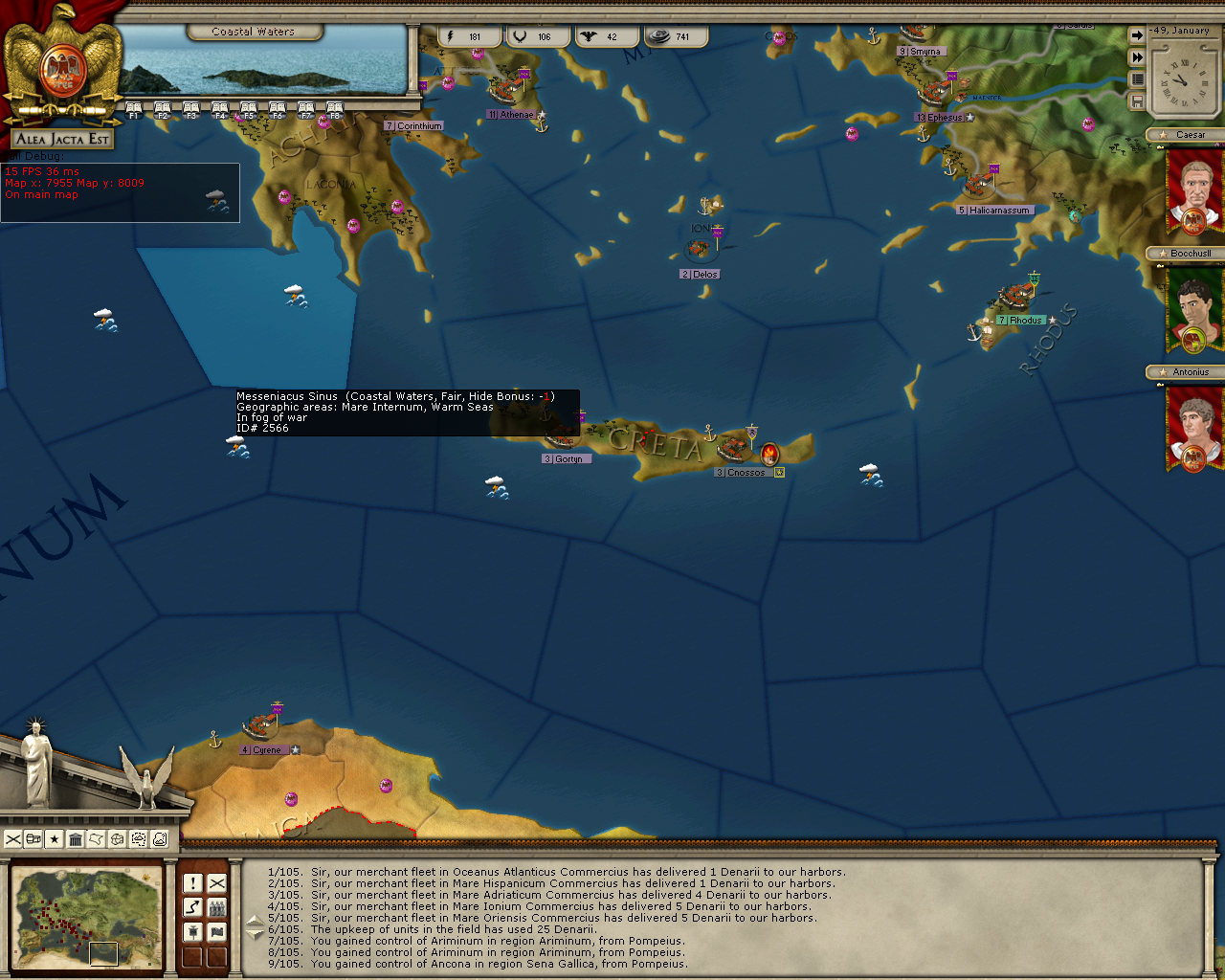Screen dimensions: 1225x980
Task: Open the F4 ledger page
Action: [220, 110]
